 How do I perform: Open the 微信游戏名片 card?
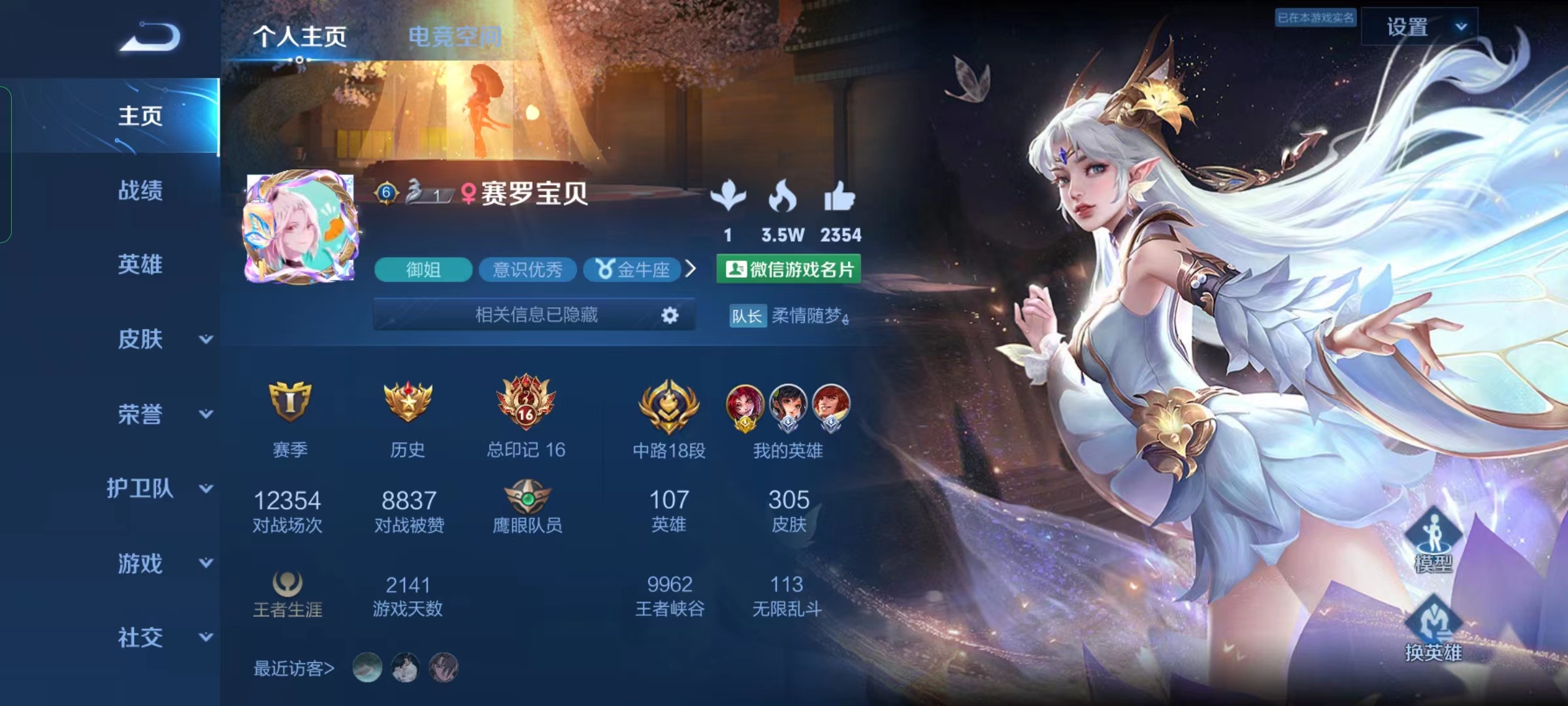(789, 269)
